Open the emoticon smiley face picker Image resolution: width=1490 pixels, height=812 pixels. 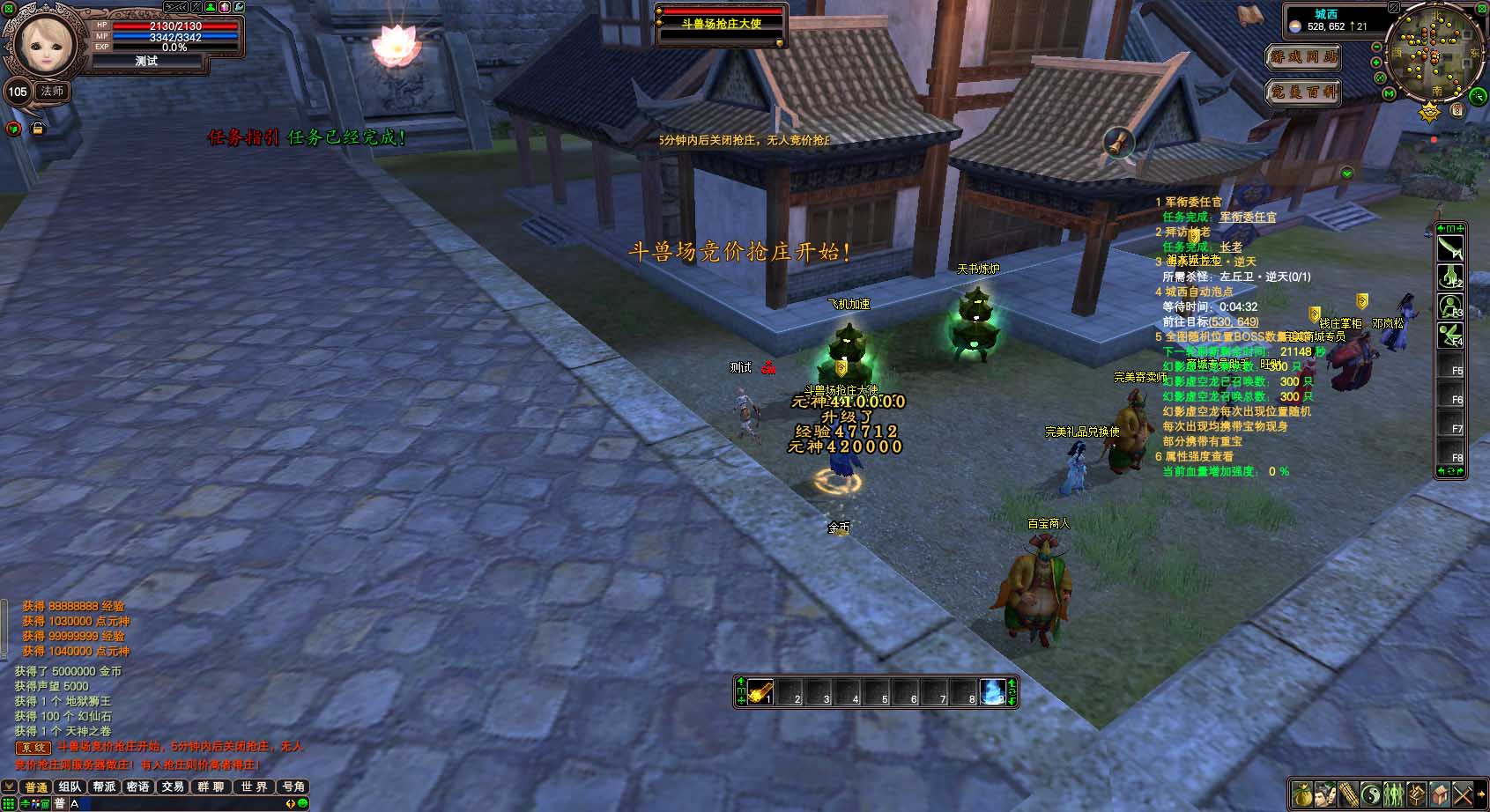pos(302,803)
